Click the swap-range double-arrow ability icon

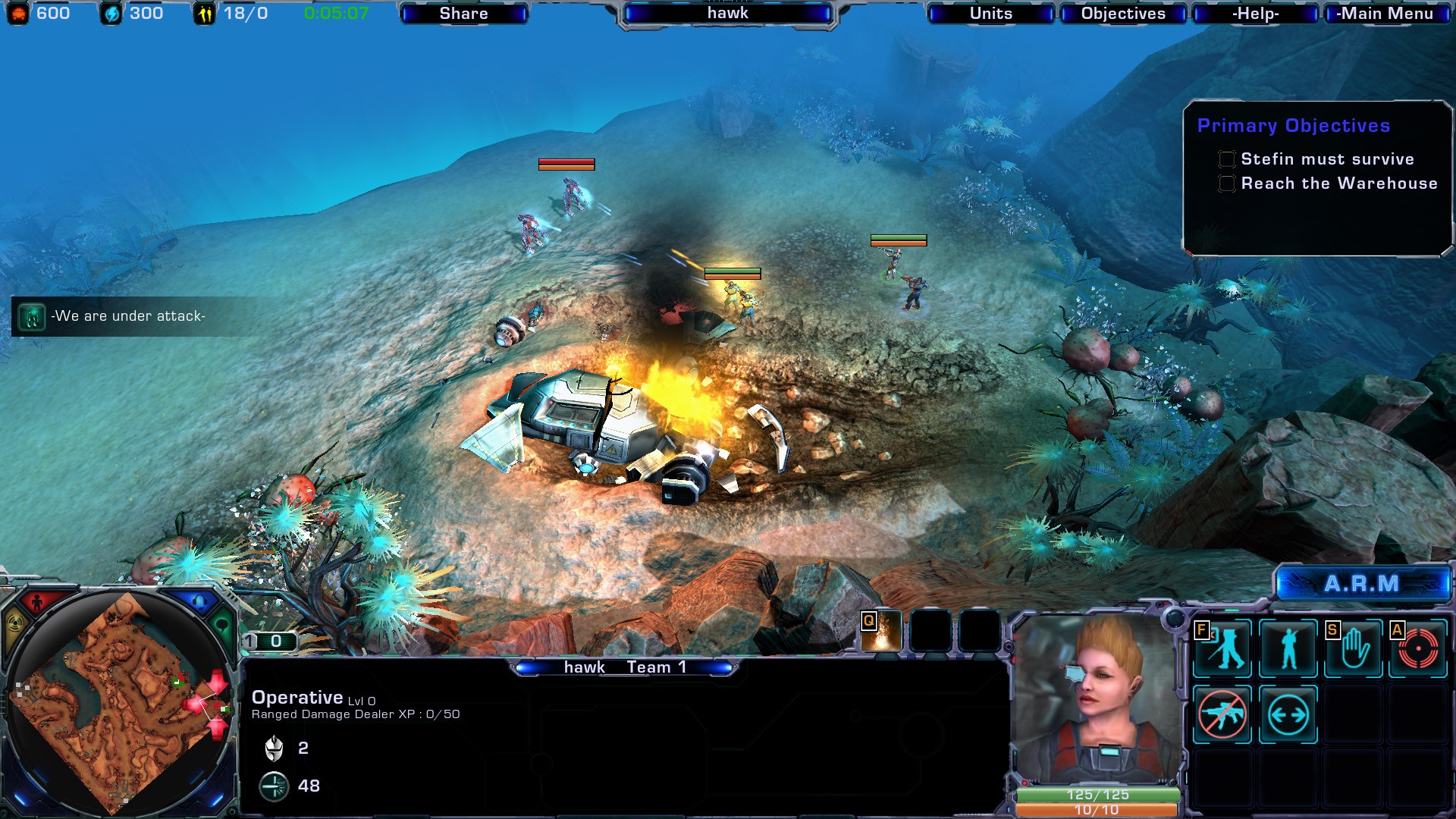pos(1289,713)
